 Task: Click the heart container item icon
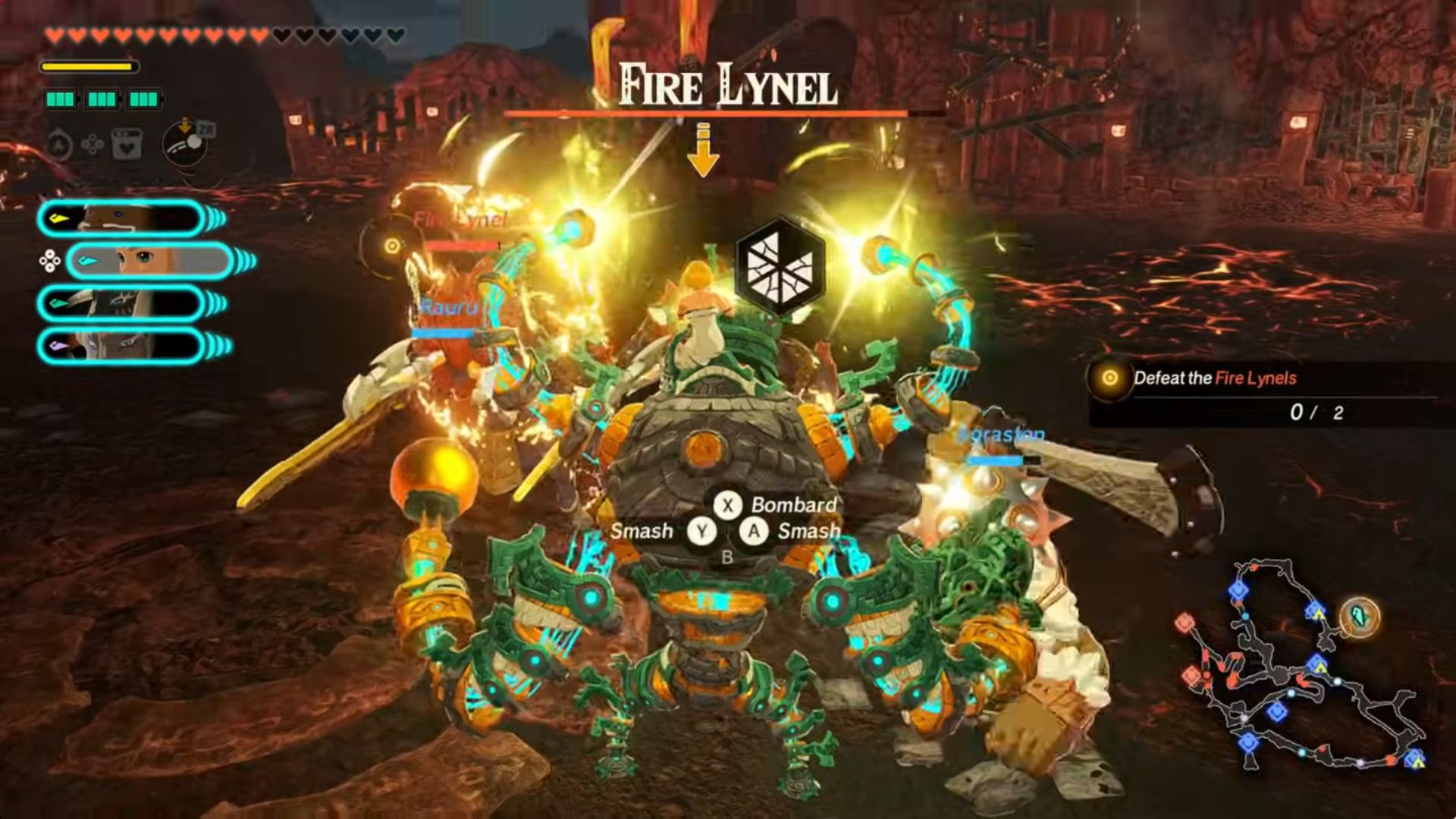(x=127, y=145)
